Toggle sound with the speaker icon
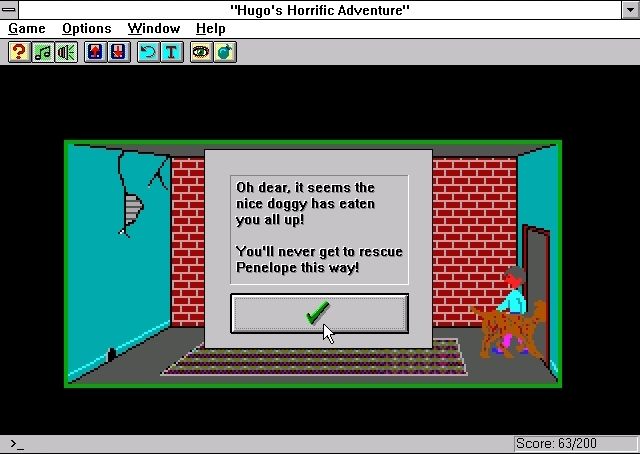 pyautogui.click(x=66, y=52)
